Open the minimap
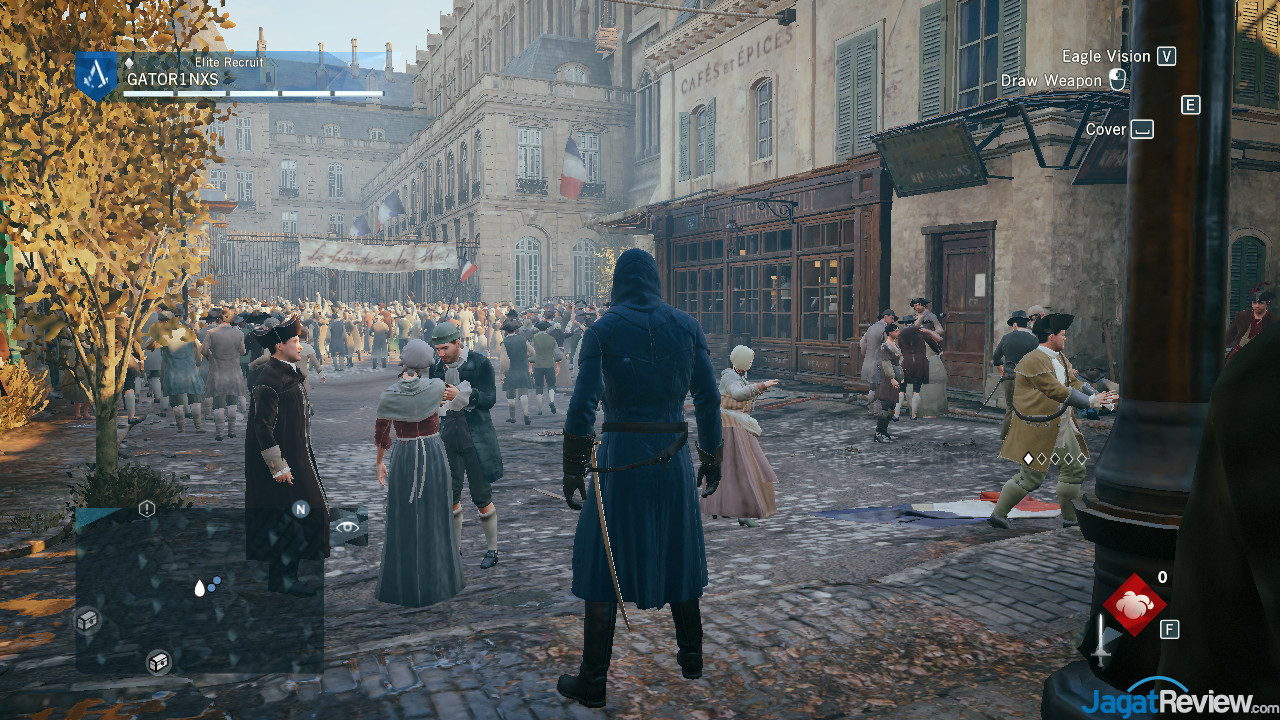The width and height of the screenshot is (1280, 720). [199, 590]
